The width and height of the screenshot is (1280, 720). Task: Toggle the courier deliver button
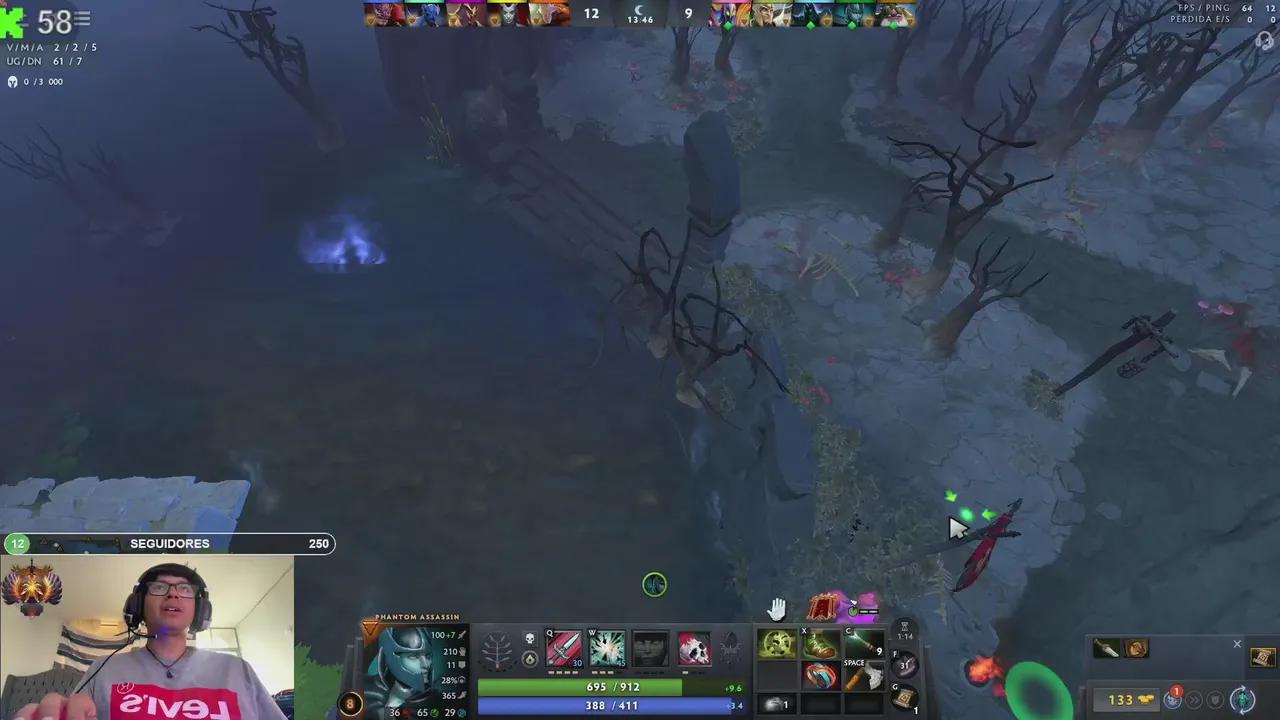coord(1243,699)
